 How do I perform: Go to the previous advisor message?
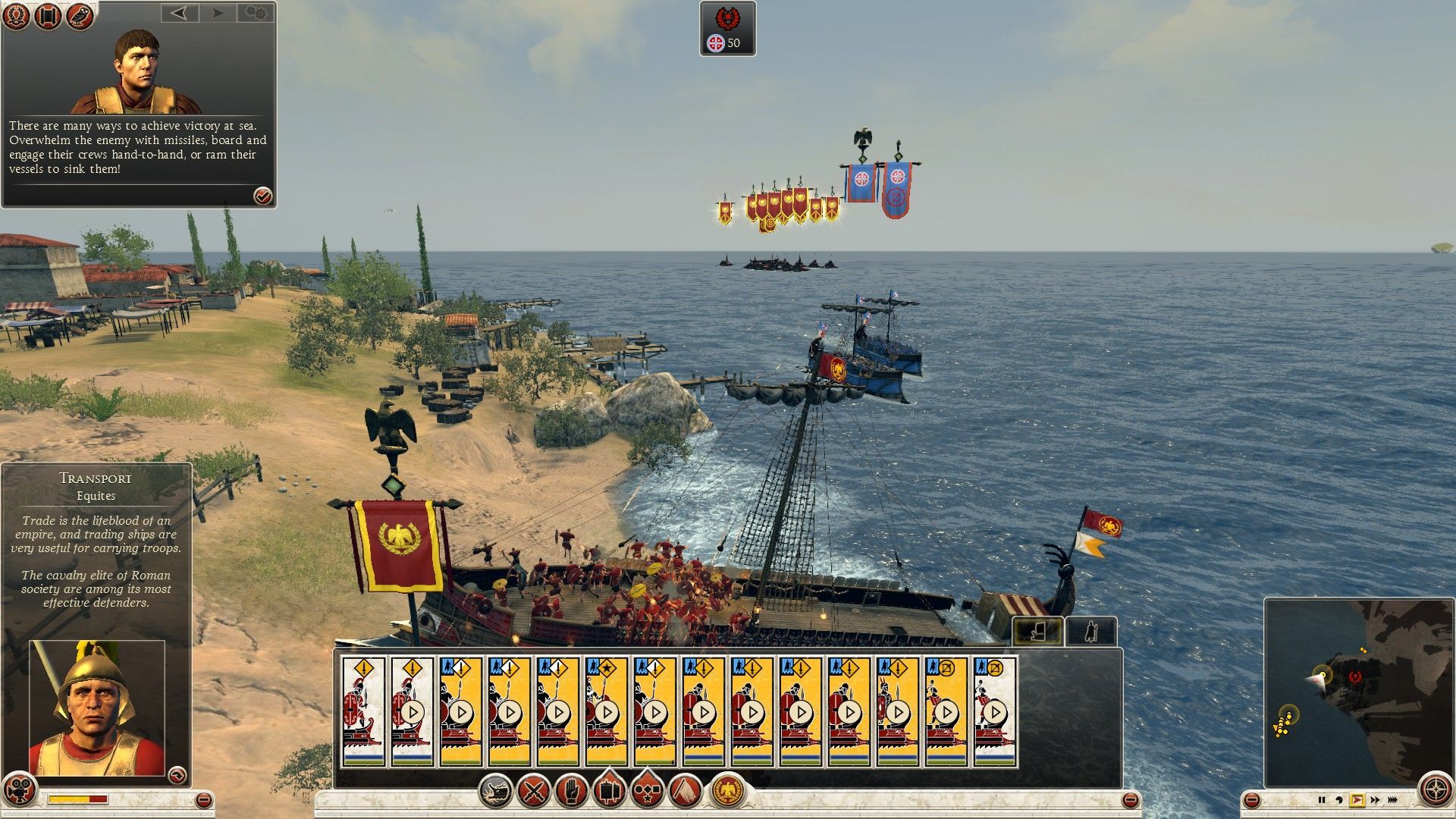(179, 13)
